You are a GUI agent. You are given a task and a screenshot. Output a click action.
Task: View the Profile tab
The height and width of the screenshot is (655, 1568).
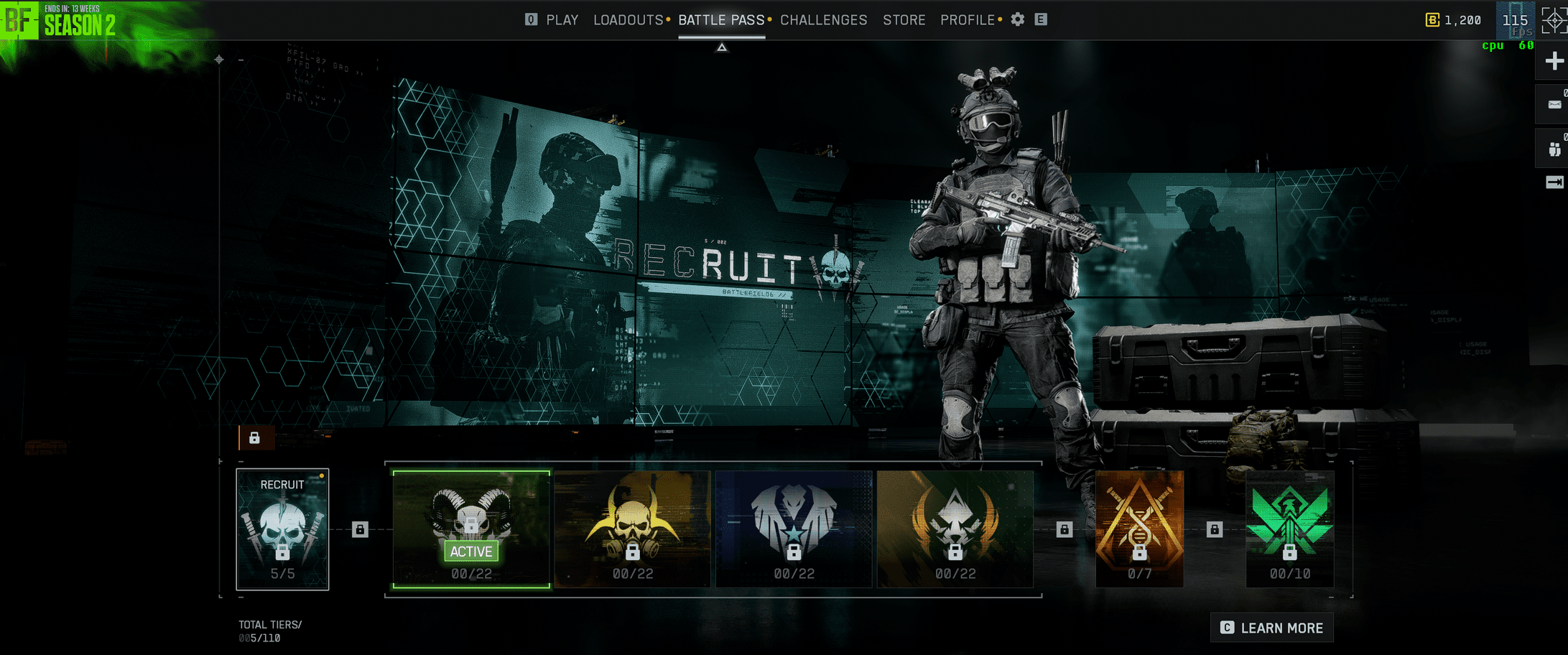click(967, 20)
